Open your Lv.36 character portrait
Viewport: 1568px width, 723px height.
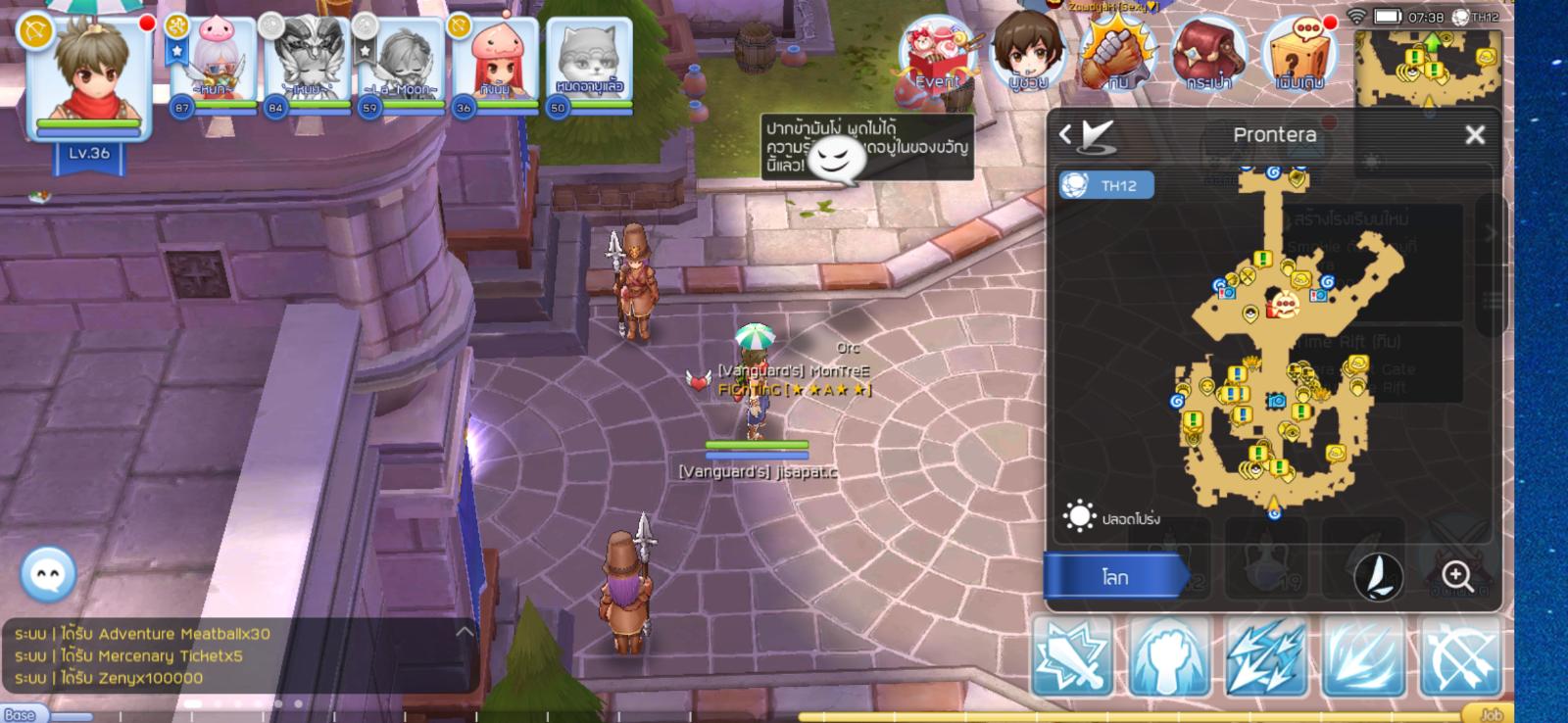point(88,78)
